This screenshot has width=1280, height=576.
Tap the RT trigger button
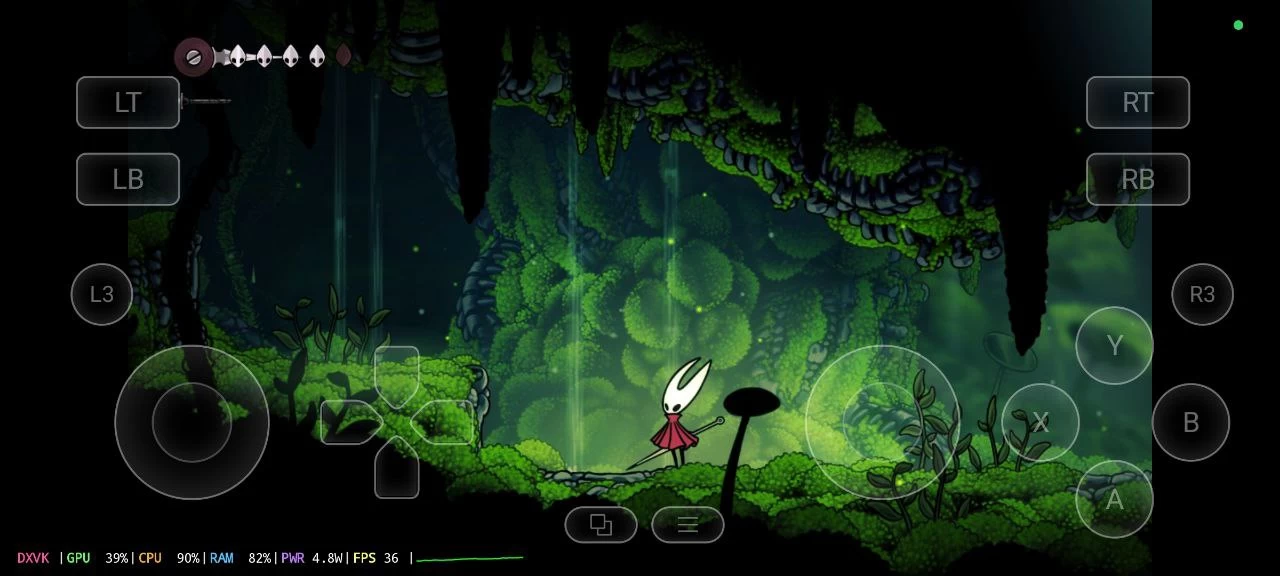pyautogui.click(x=1138, y=102)
